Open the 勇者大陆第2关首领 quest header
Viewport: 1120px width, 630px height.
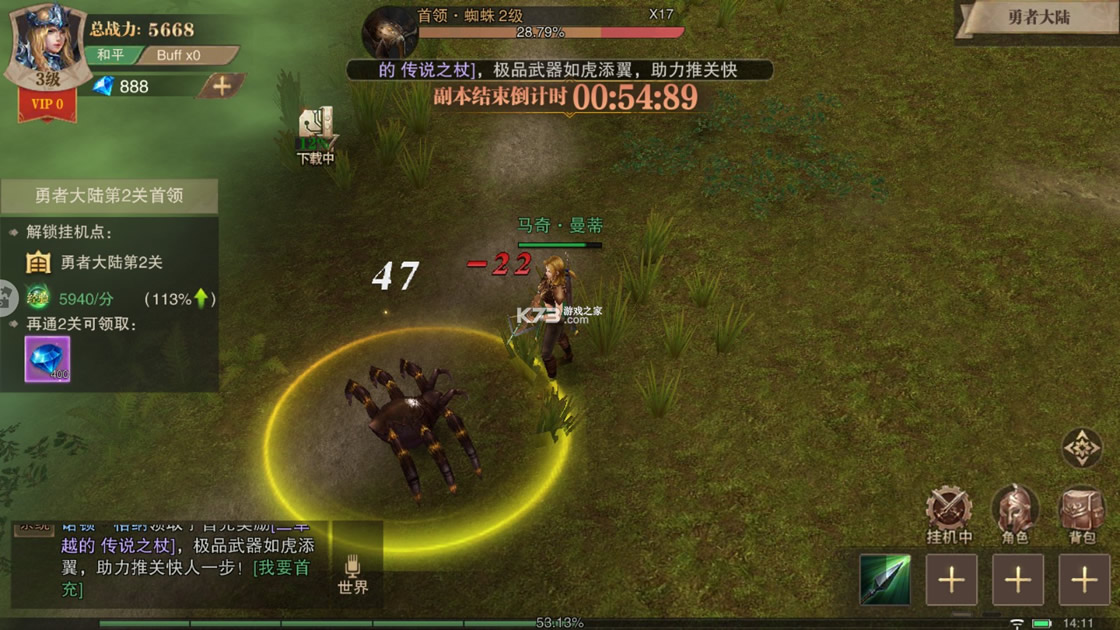coord(109,196)
